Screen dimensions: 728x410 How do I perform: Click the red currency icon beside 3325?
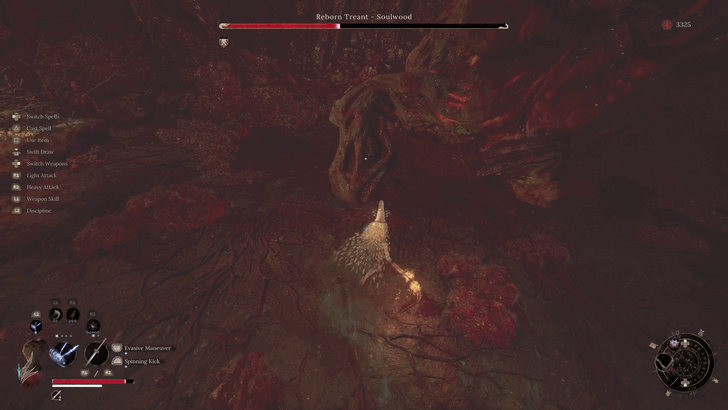tap(667, 25)
